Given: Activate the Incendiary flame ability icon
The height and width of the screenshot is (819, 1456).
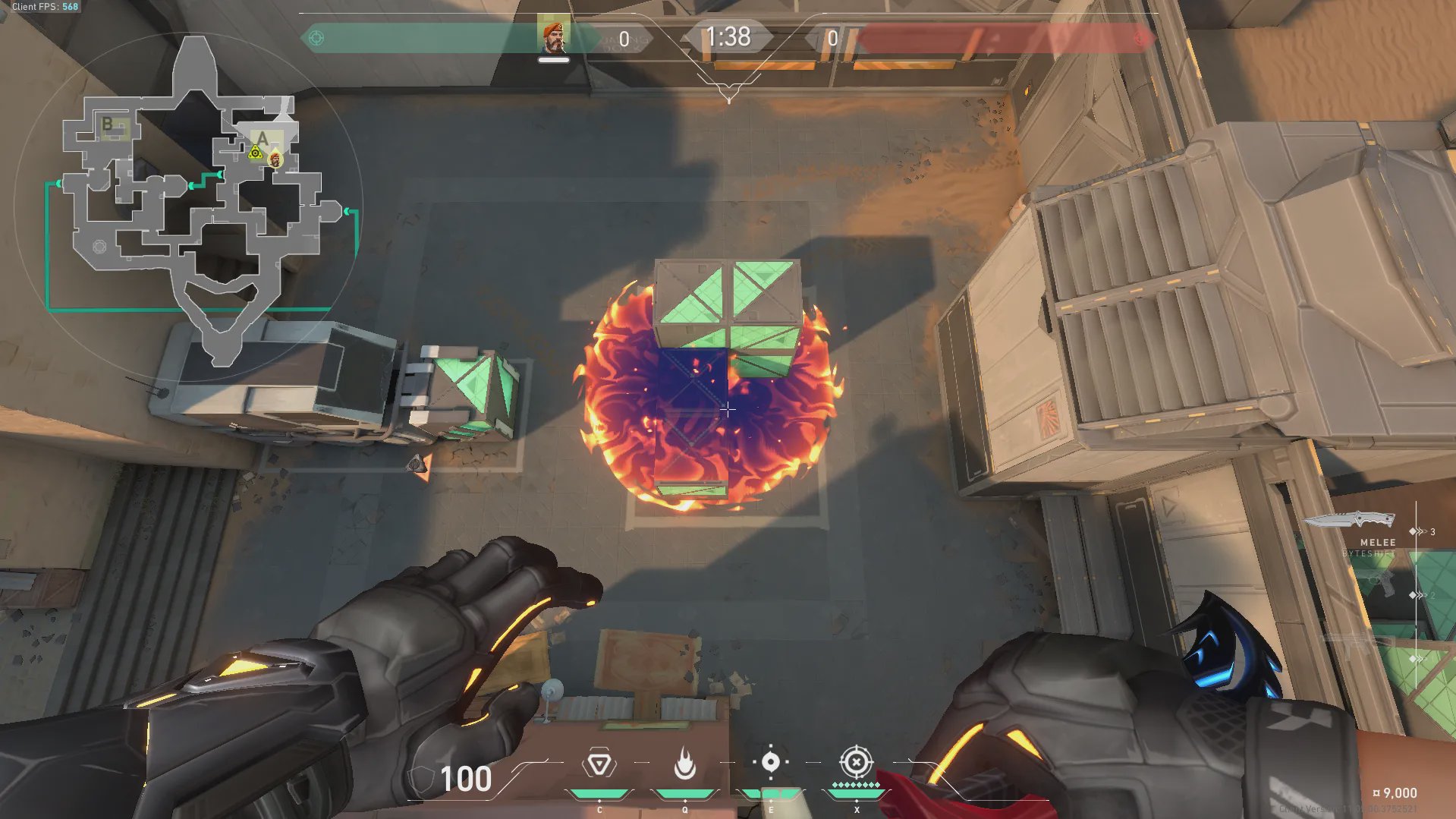Looking at the screenshot, I should click(x=685, y=764).
